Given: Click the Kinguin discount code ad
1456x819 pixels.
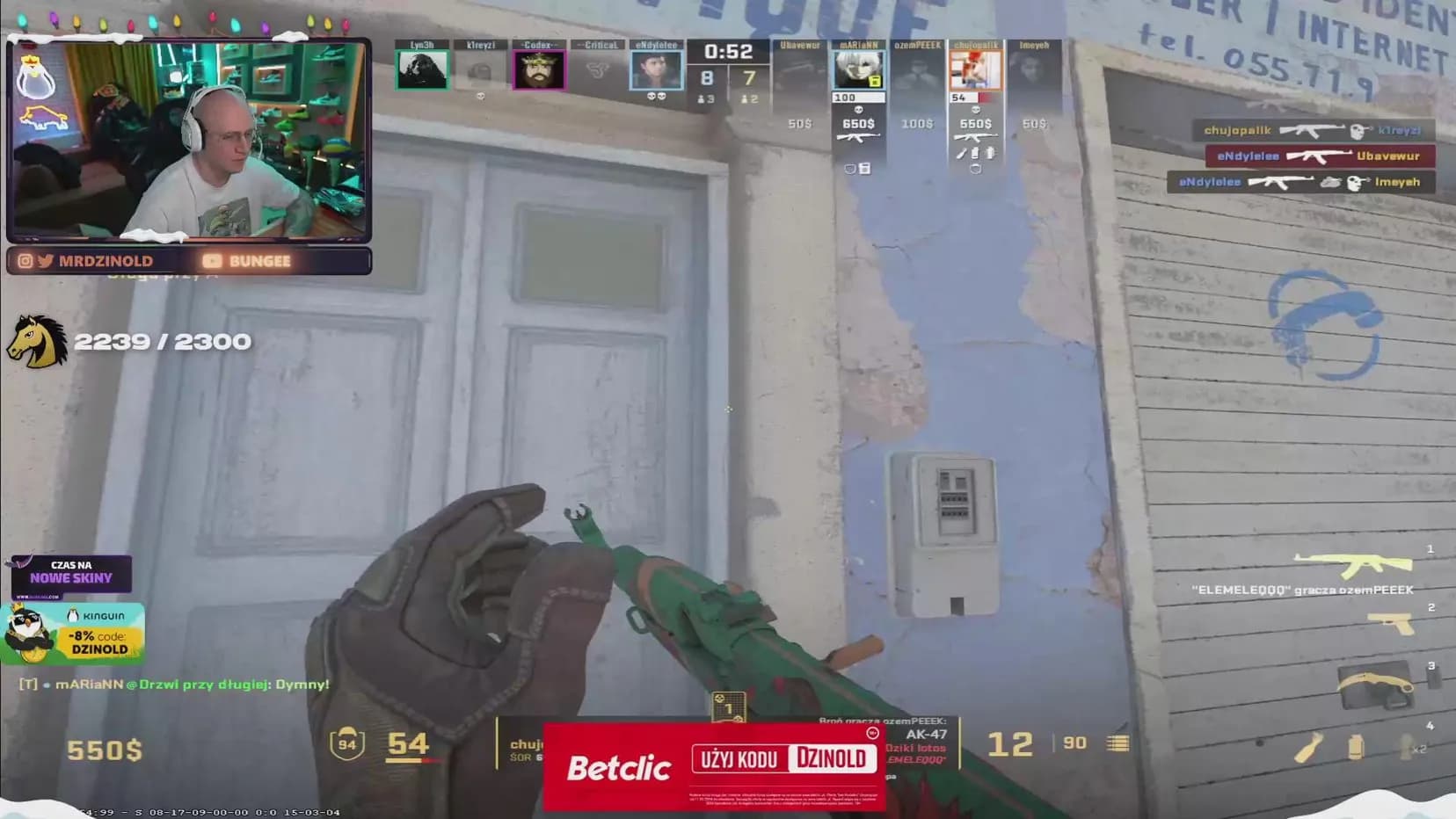Looking at the screenshot, I should [74, 633].
